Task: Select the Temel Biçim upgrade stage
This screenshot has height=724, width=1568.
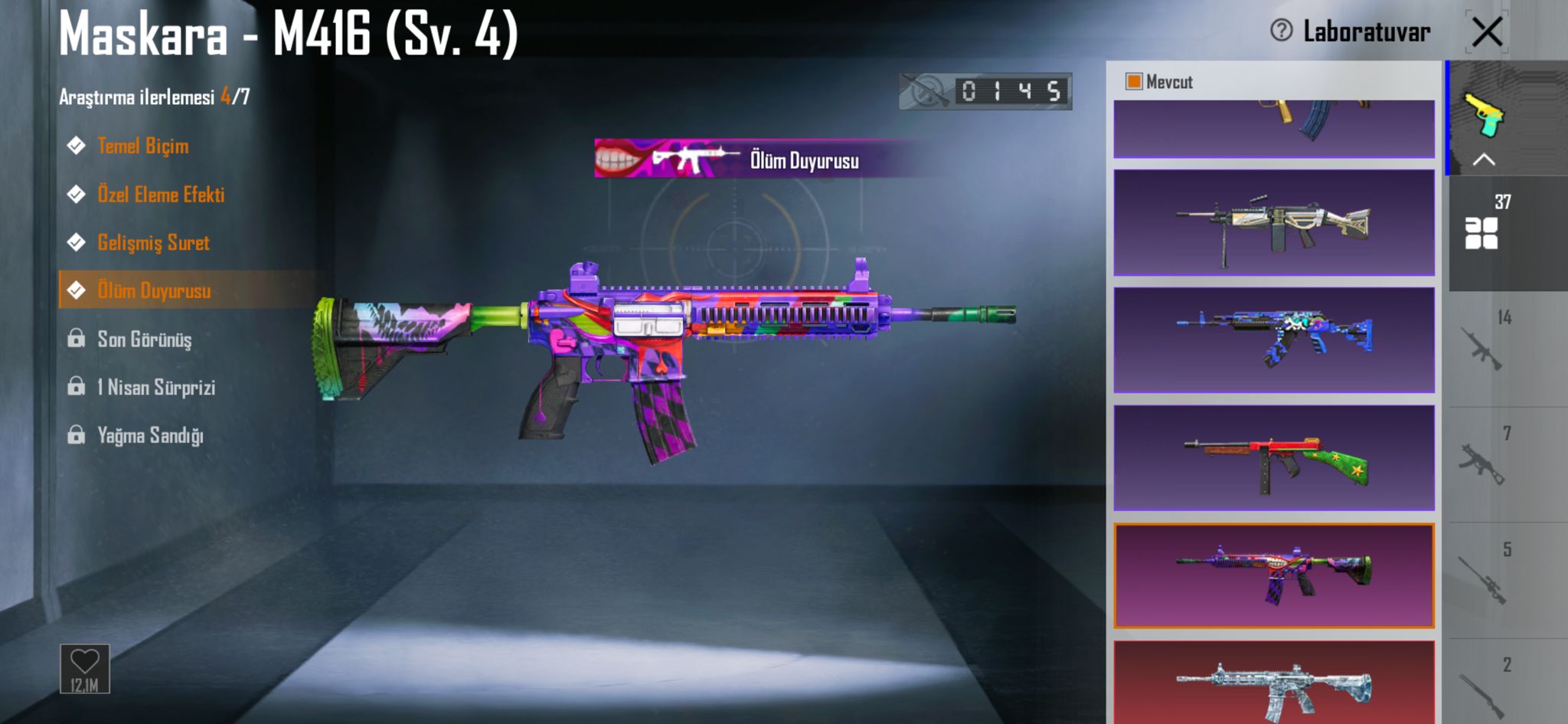Action: coord(142,146)
